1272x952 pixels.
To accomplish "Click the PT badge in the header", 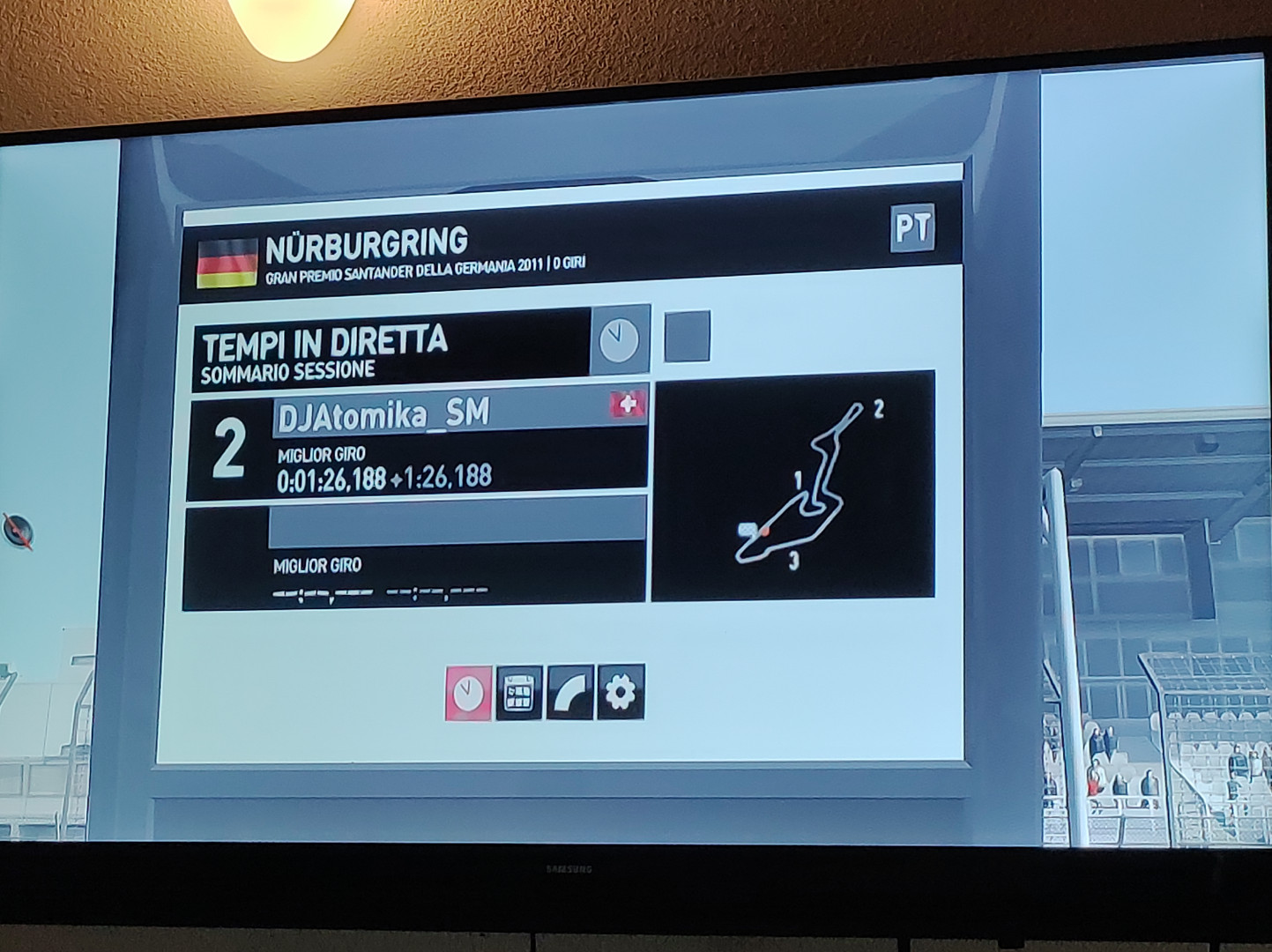I will [911, 228].
